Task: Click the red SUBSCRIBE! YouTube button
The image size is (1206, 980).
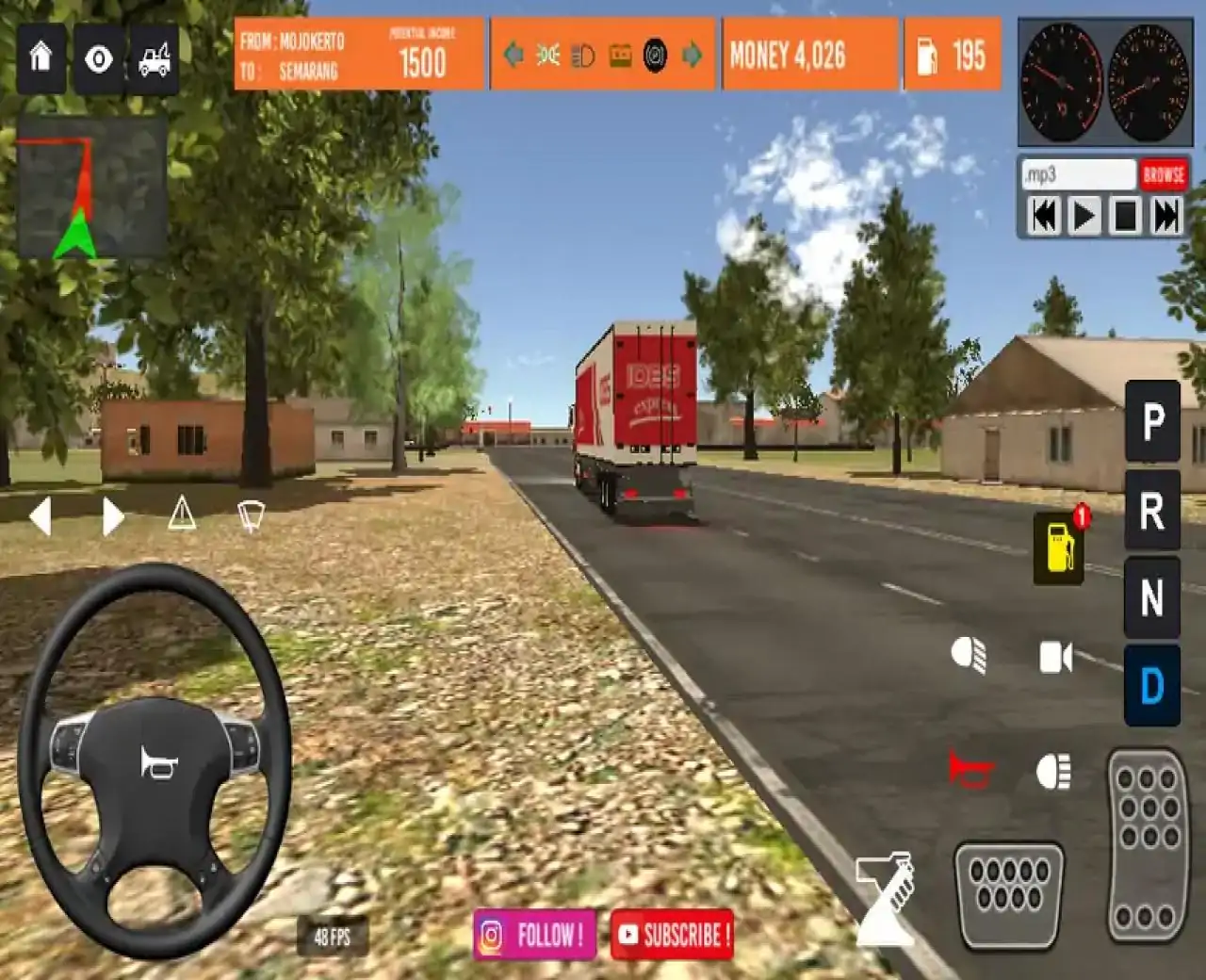Action: click(672, 937)
